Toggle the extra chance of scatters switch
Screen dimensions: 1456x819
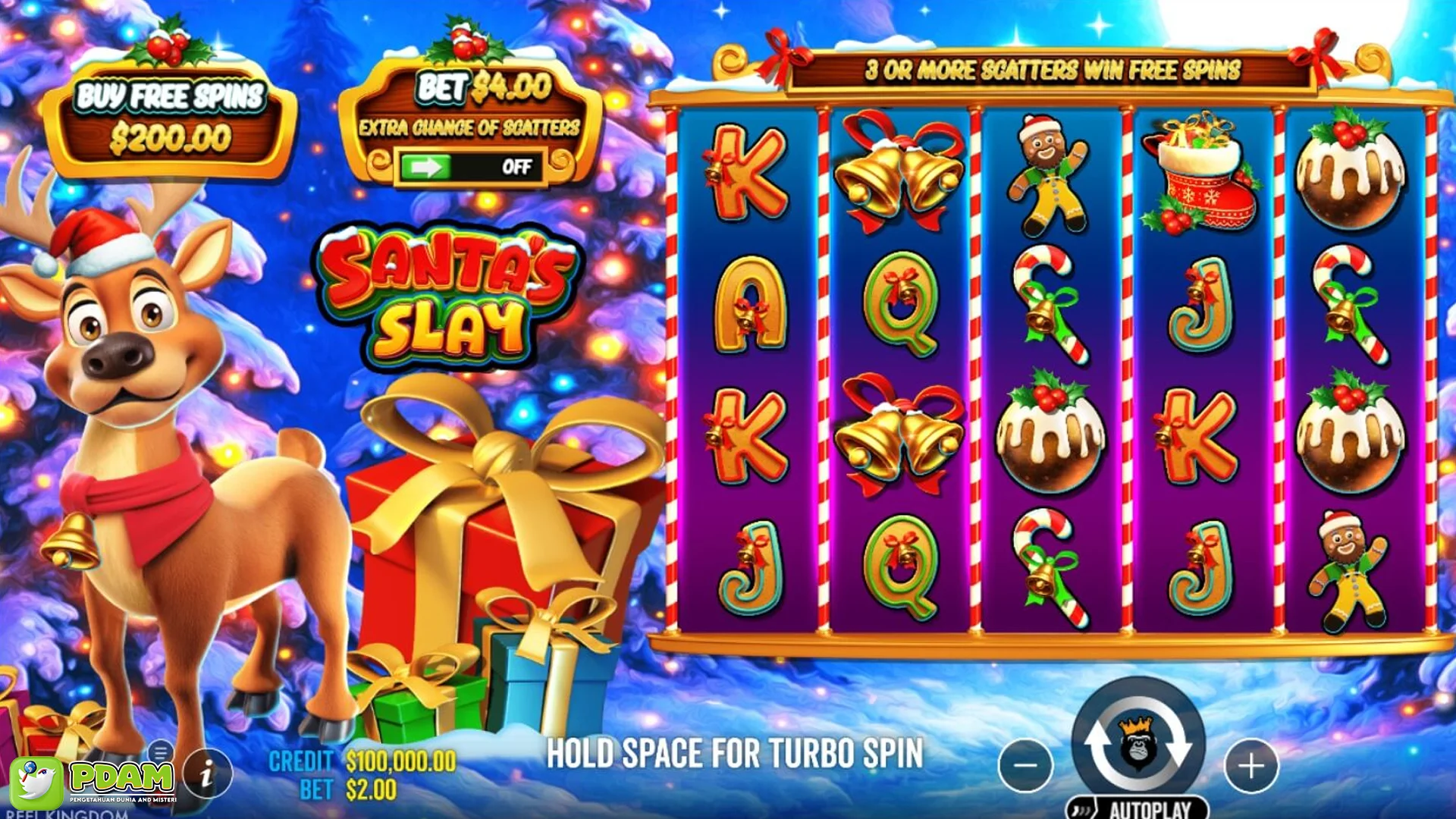(x=470, y=166)
